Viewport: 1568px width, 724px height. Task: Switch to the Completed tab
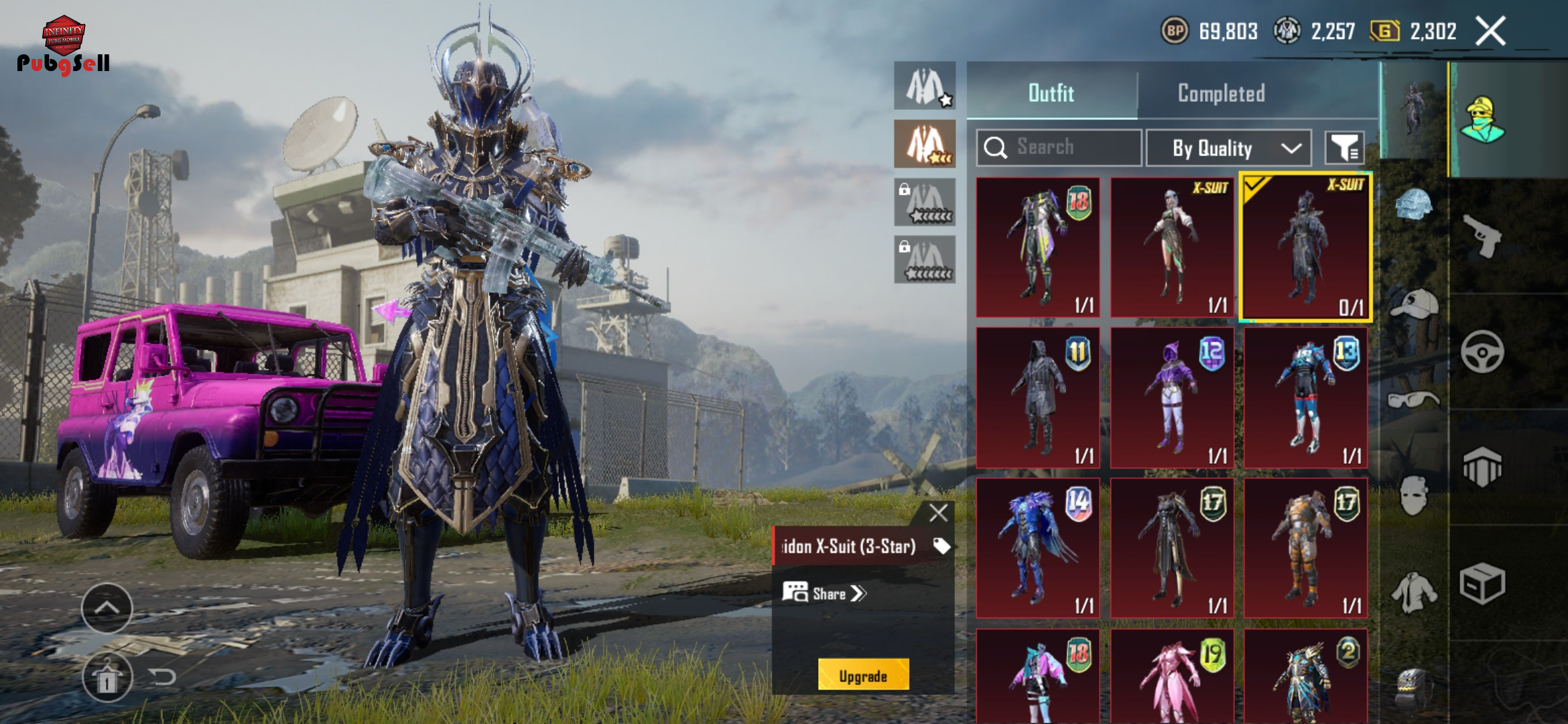(x=1221, y=93)
